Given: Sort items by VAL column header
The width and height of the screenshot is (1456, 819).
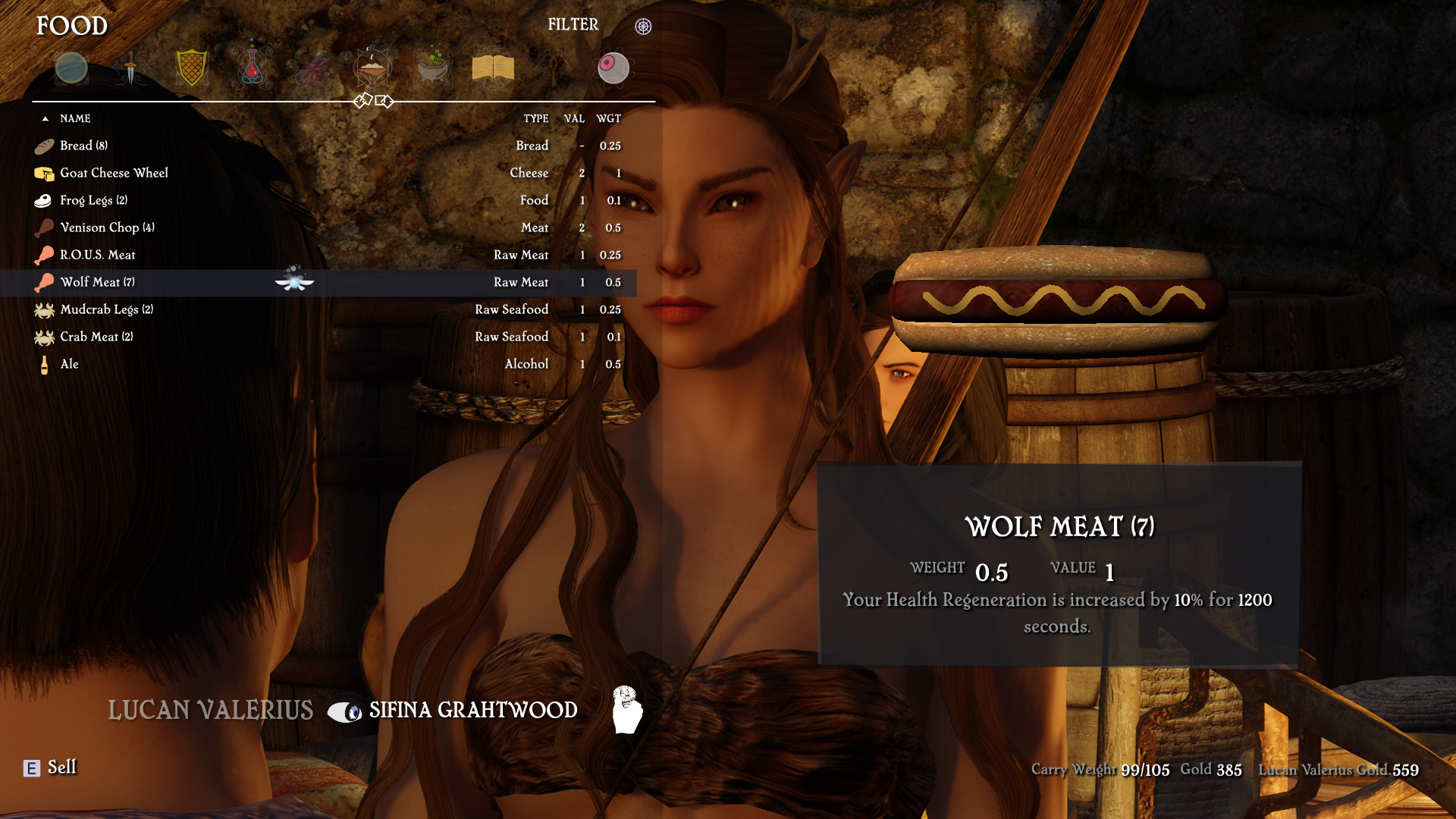Looking at the screenshot, I should (574, 118).
